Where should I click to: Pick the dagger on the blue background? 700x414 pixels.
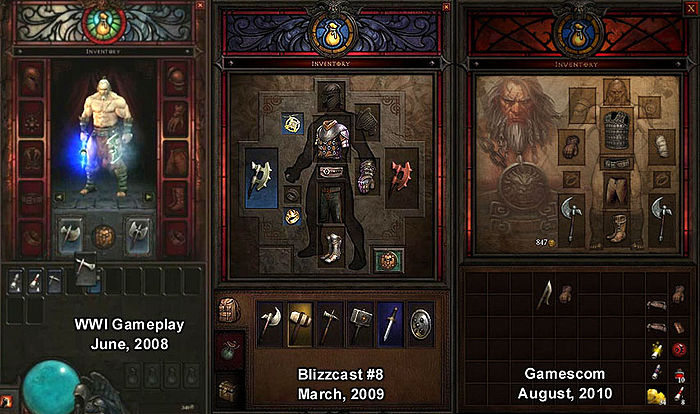[391, 324]
